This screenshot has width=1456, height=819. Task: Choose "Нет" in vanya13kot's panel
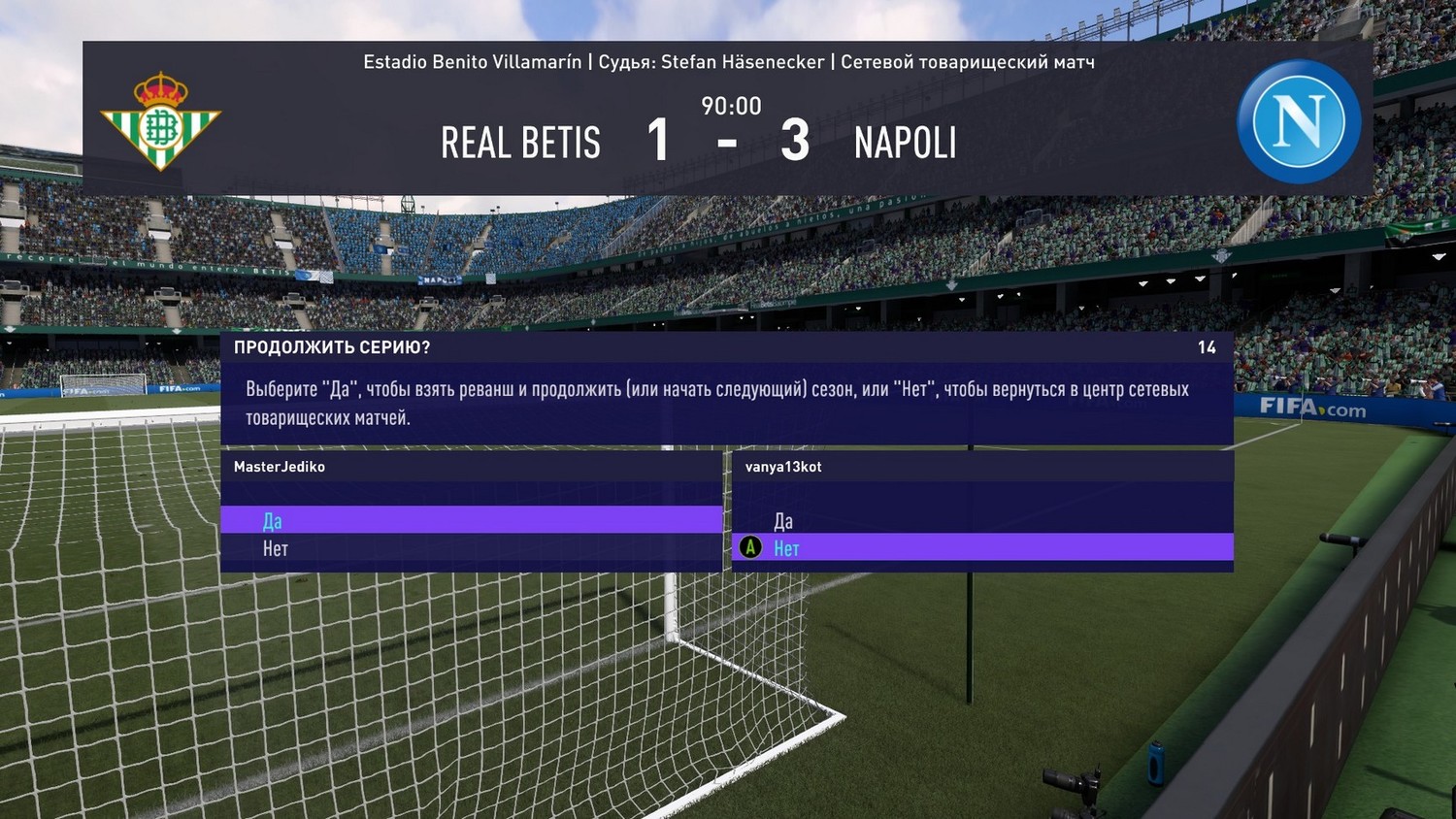[786, 548]
